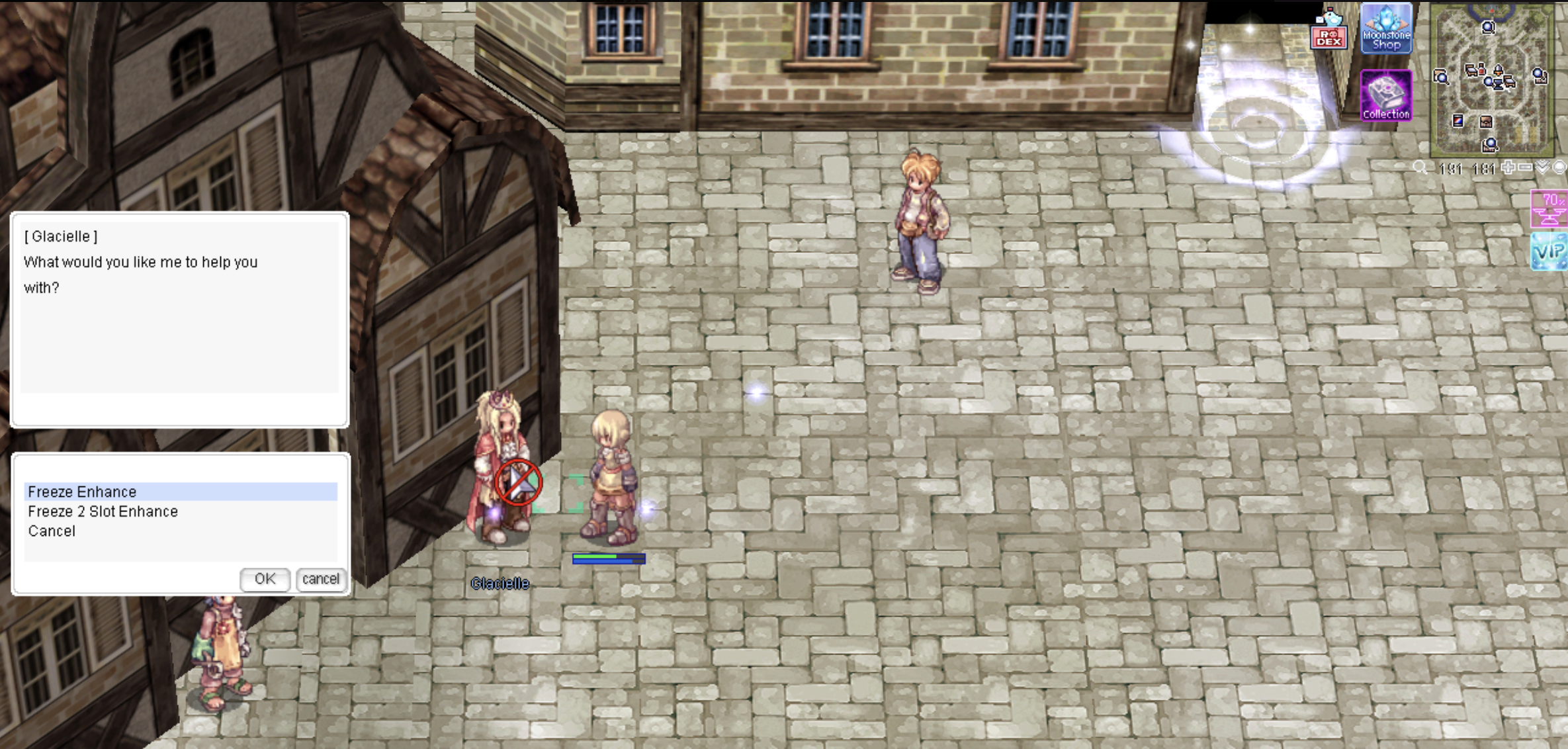Click the cancel button beside OK
The width and height of the screenshot is (1568, 749).
[x=320, y=579]
